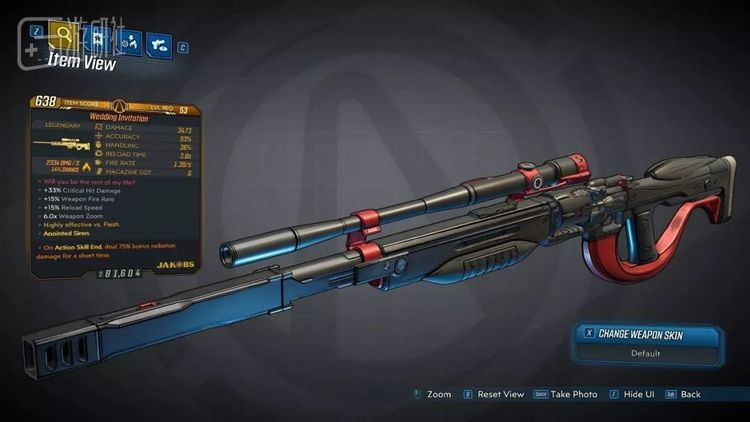Switch to the gun with eye tab

click(x=158, y=41)
